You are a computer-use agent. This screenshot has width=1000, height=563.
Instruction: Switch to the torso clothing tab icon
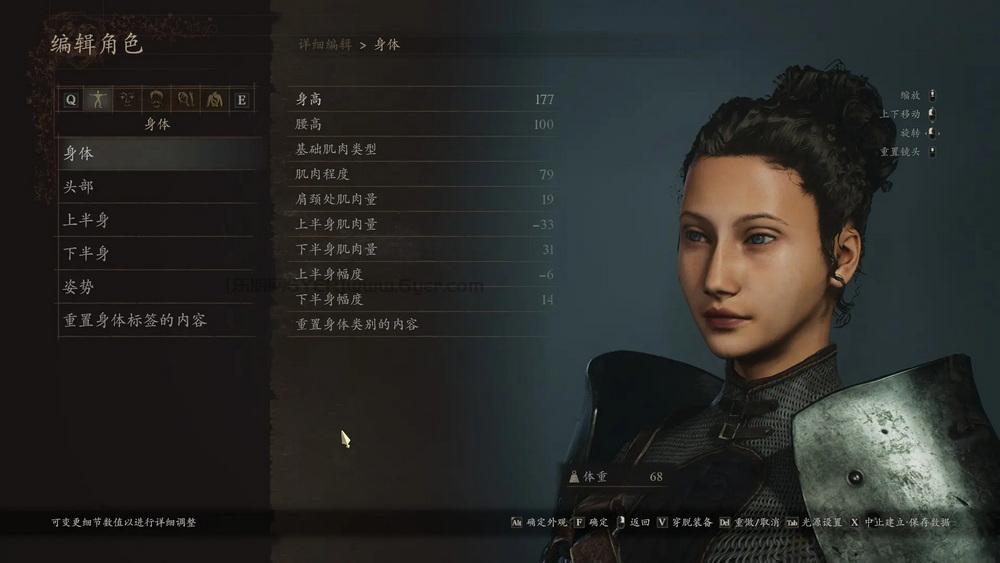(x=213, y=99)
